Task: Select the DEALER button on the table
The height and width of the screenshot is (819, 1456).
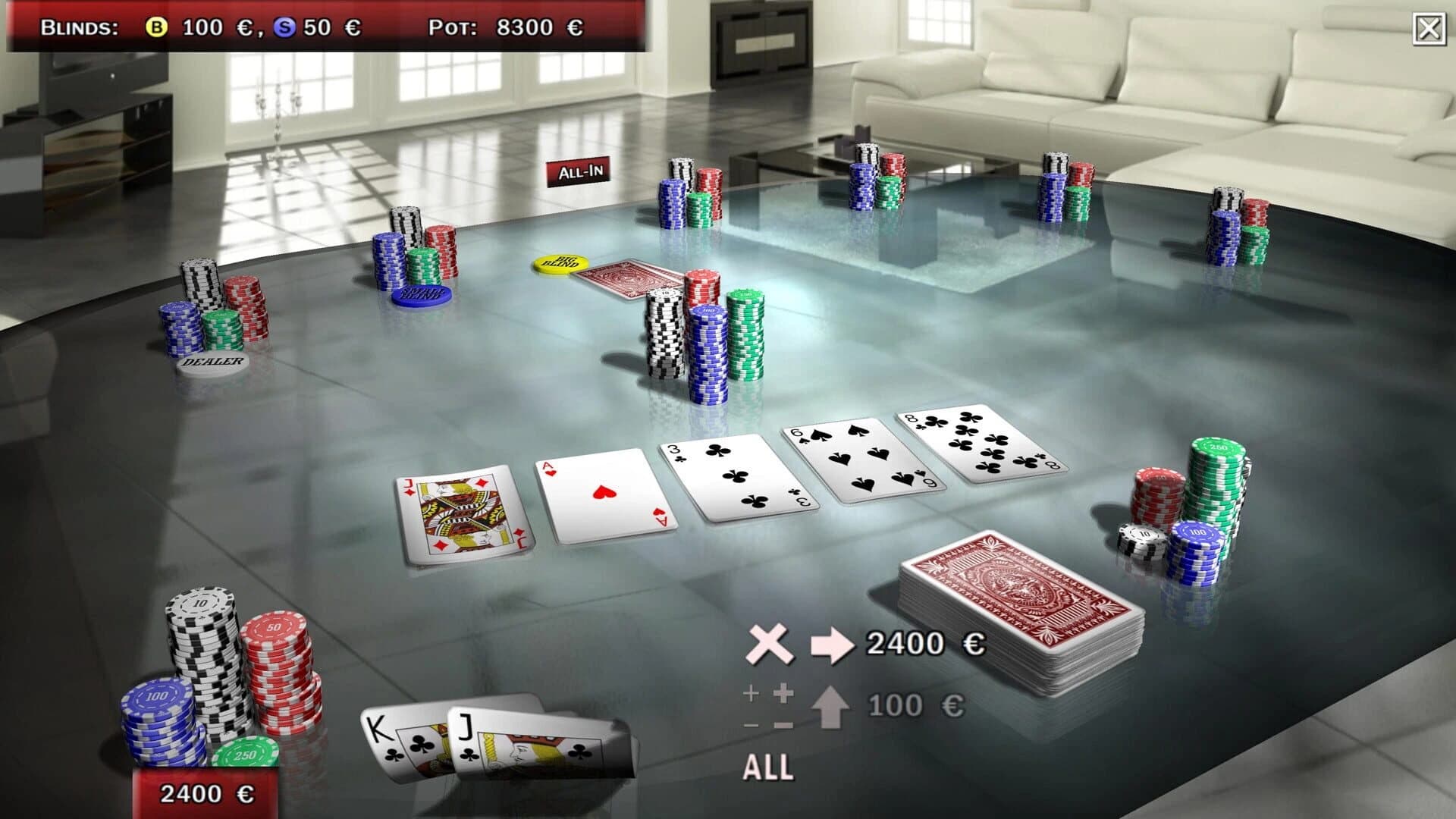Action: 211,362
